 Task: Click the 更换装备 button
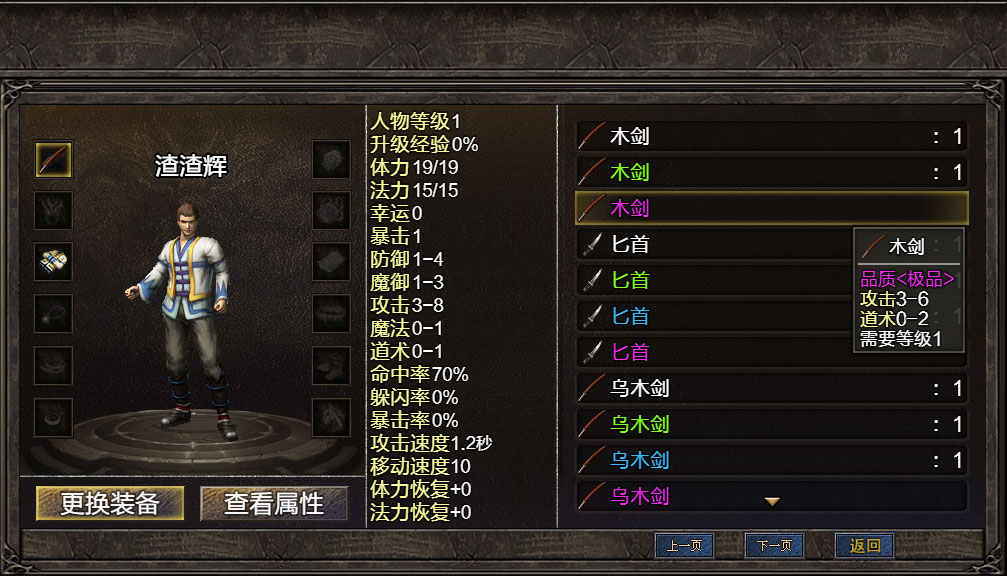pyautogui.click(x=110, y=503)
